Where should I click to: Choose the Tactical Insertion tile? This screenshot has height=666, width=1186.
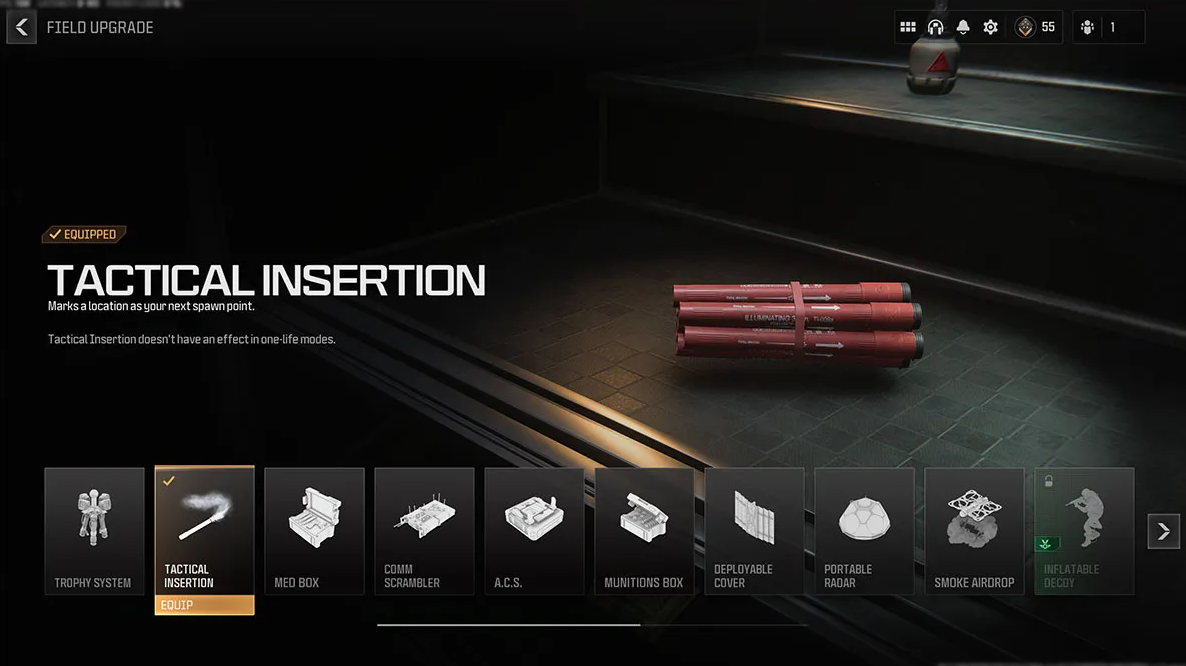click(204, 530)
